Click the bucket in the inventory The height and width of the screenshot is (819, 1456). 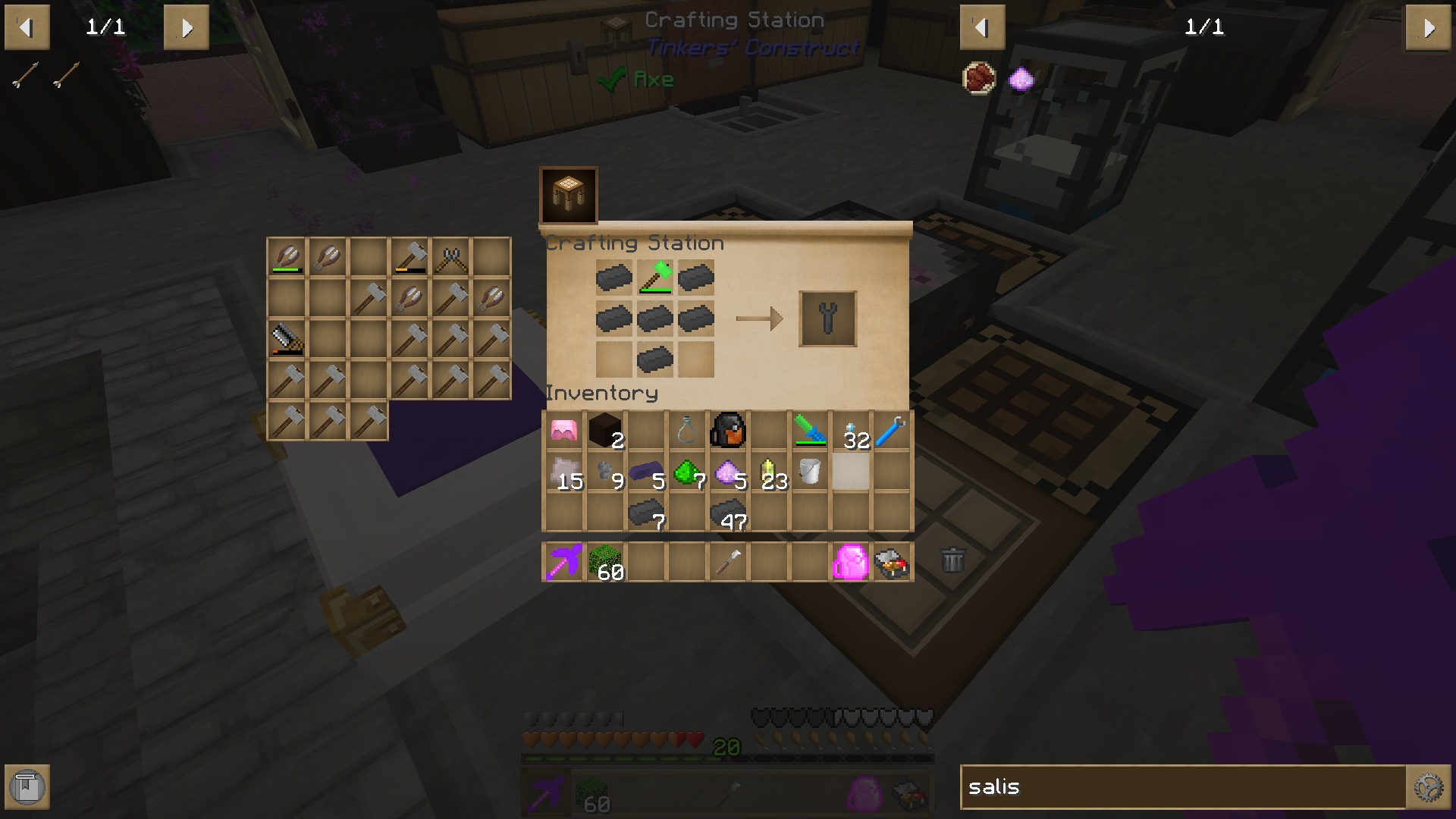(x=808, y=470)
